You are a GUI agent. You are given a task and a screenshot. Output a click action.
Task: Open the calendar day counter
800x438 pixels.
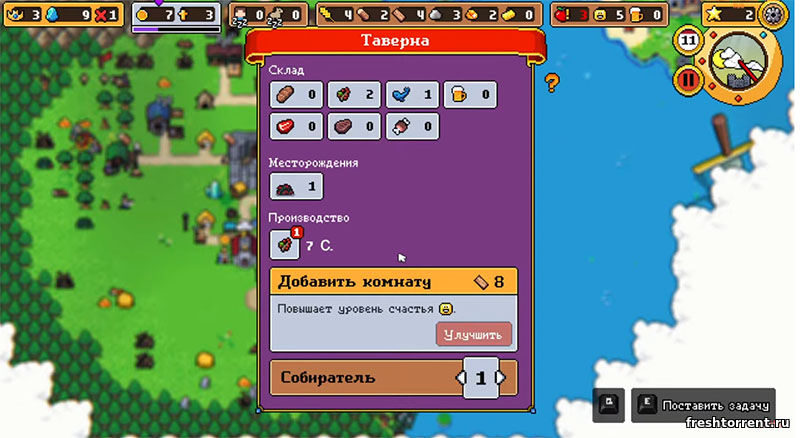pyautogui.click(x=687, y=40)
